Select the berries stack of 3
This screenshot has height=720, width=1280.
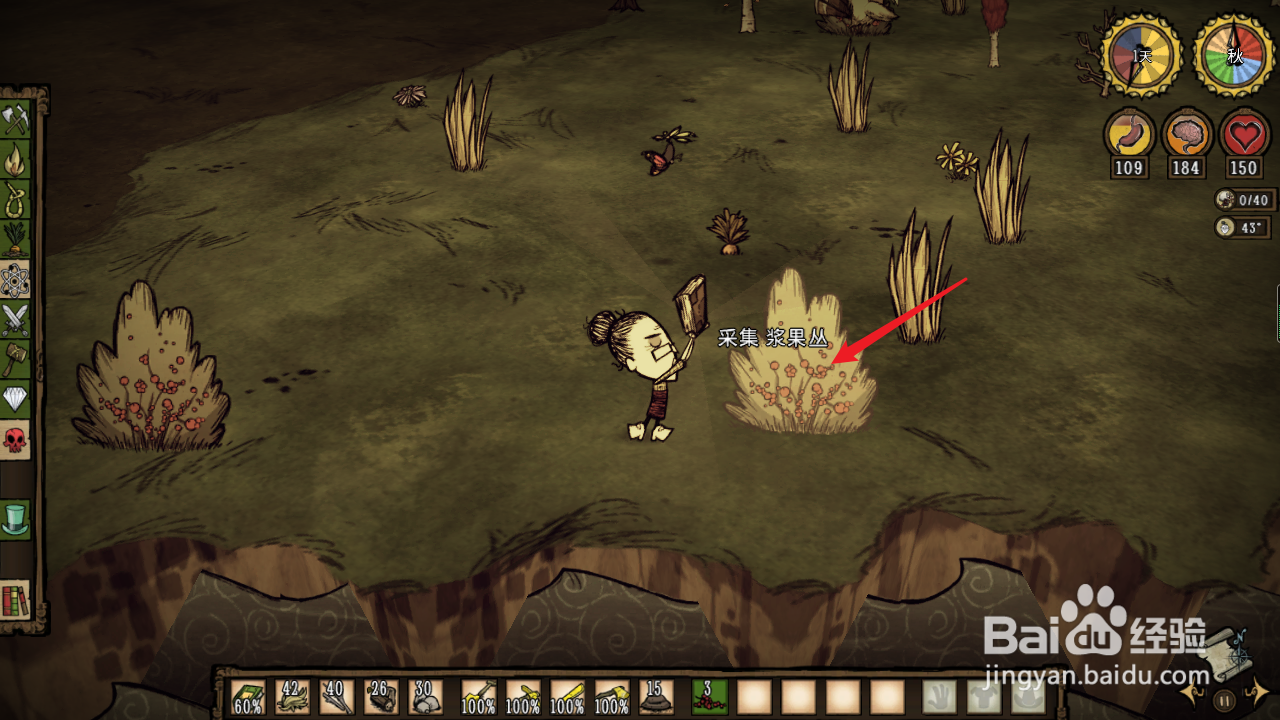coord(710,697)
